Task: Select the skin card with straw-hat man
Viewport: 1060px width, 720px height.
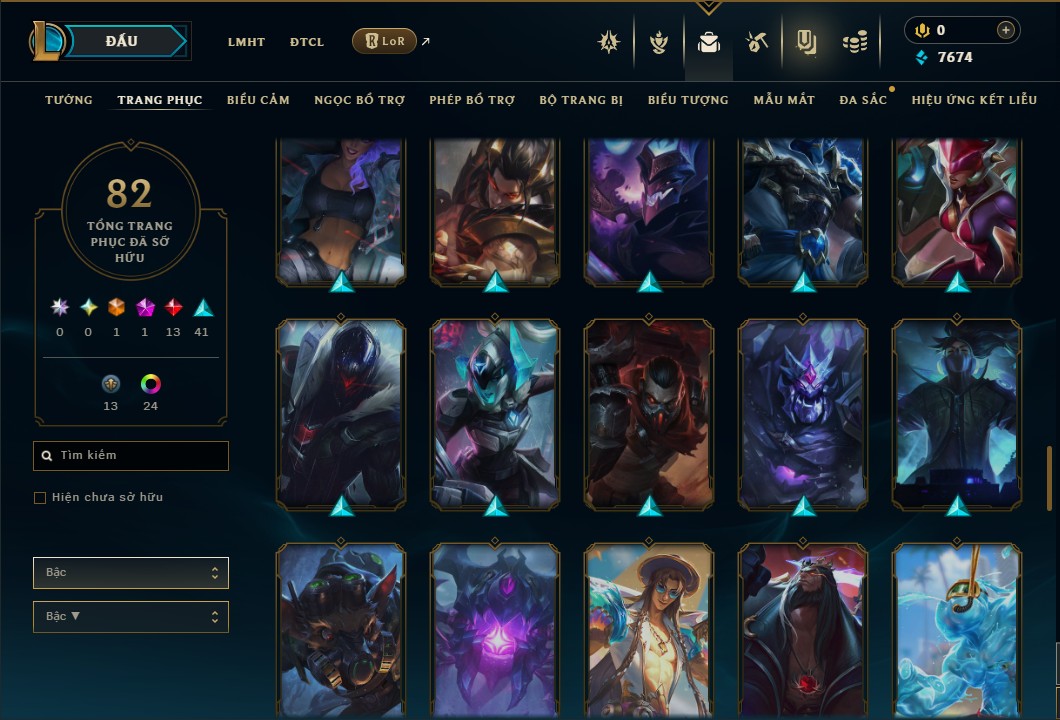Action: tap(648, 630)
